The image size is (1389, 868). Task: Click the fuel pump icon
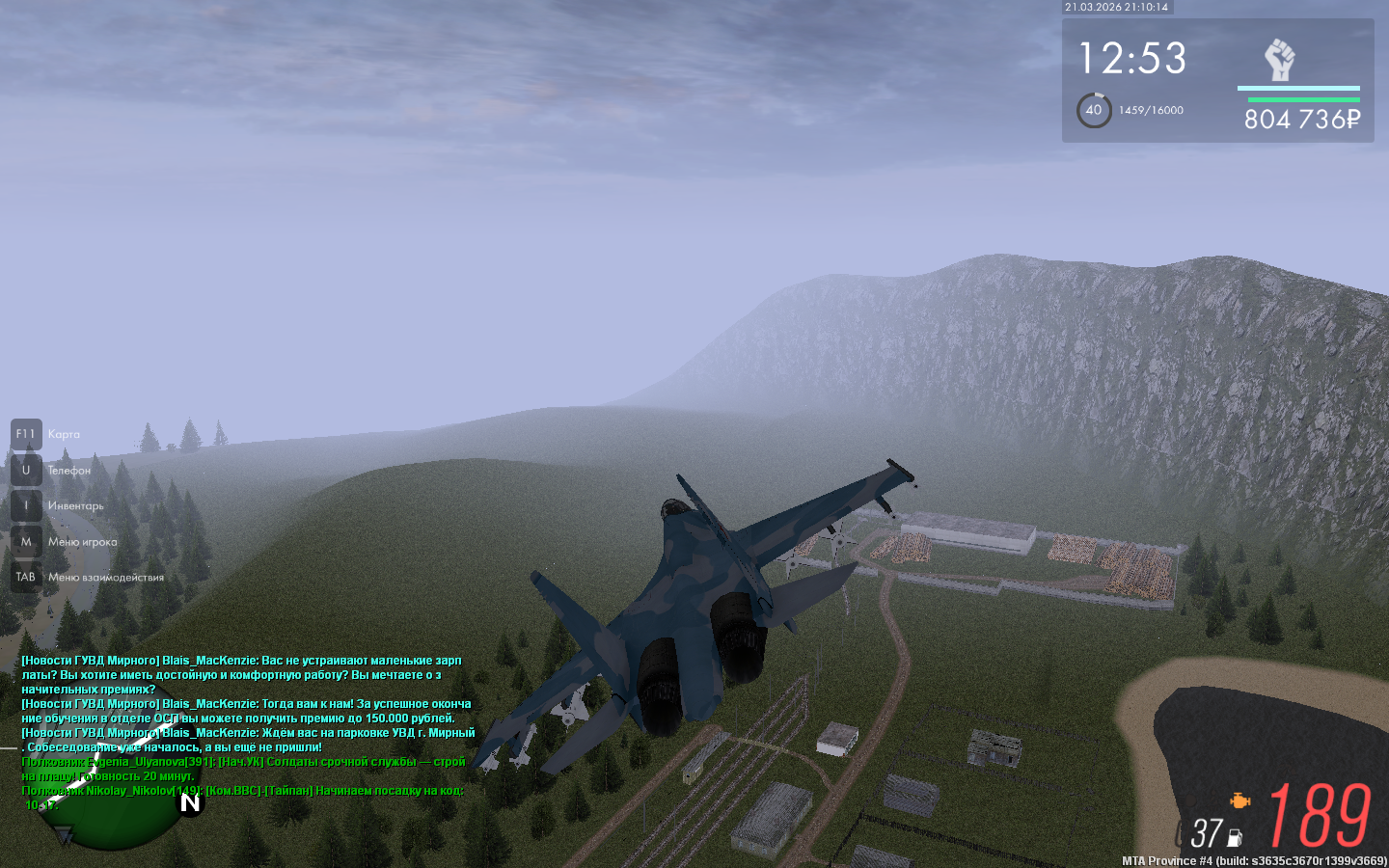pos(1235,838)
